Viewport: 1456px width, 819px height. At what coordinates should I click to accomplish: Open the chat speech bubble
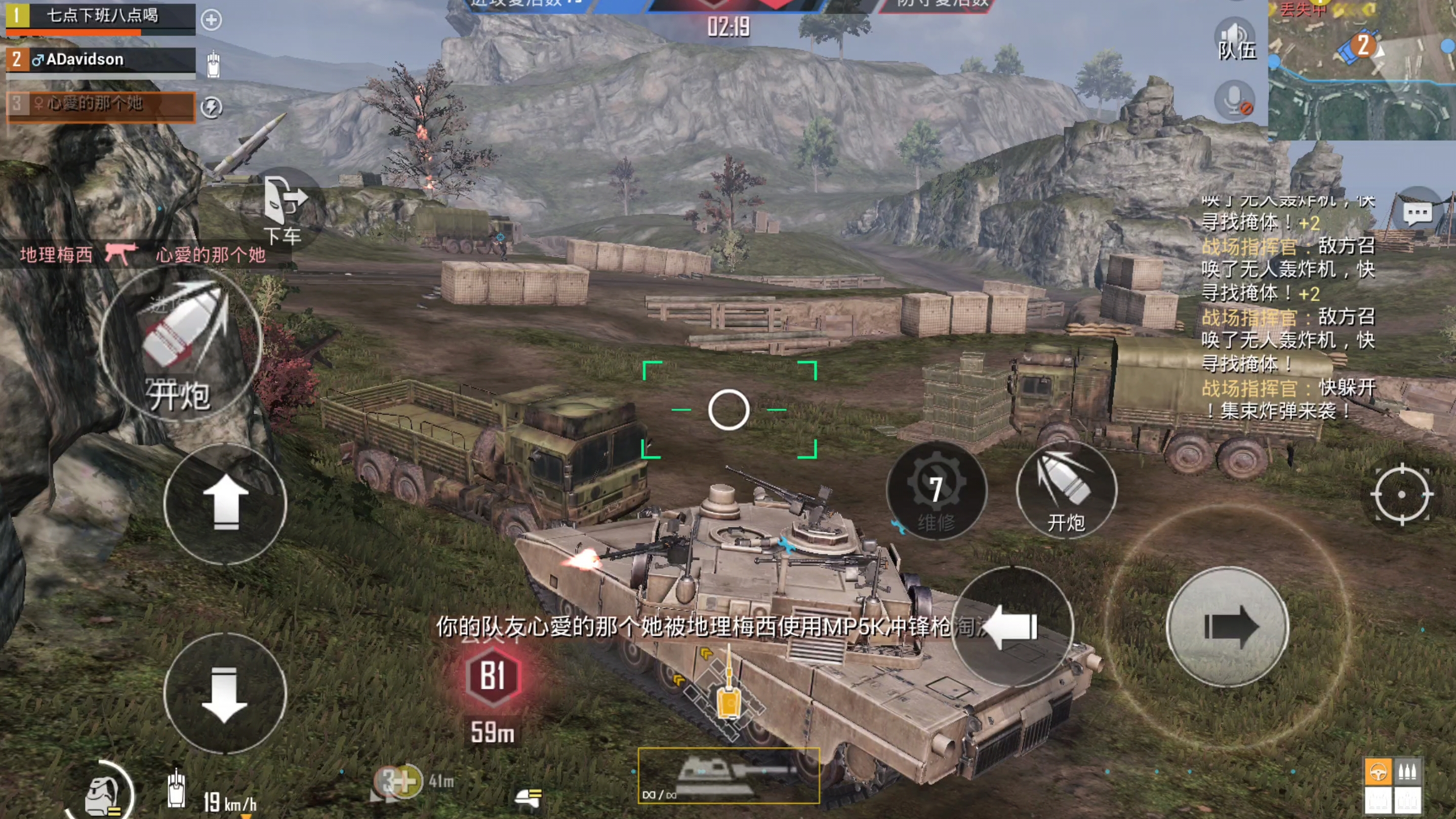click(x=1418, y=214)
